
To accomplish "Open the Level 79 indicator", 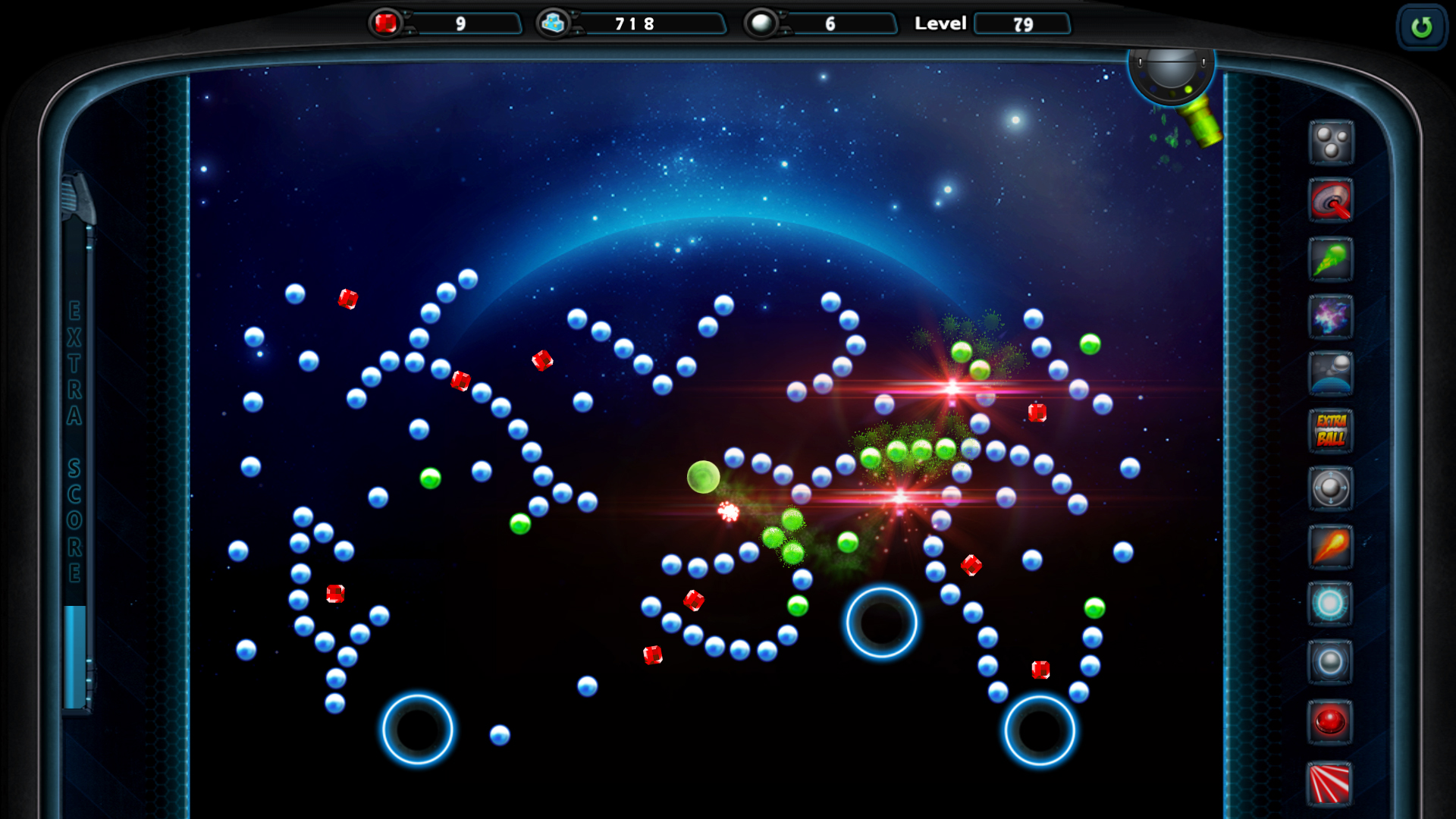I will click(x=1022, y=24).
